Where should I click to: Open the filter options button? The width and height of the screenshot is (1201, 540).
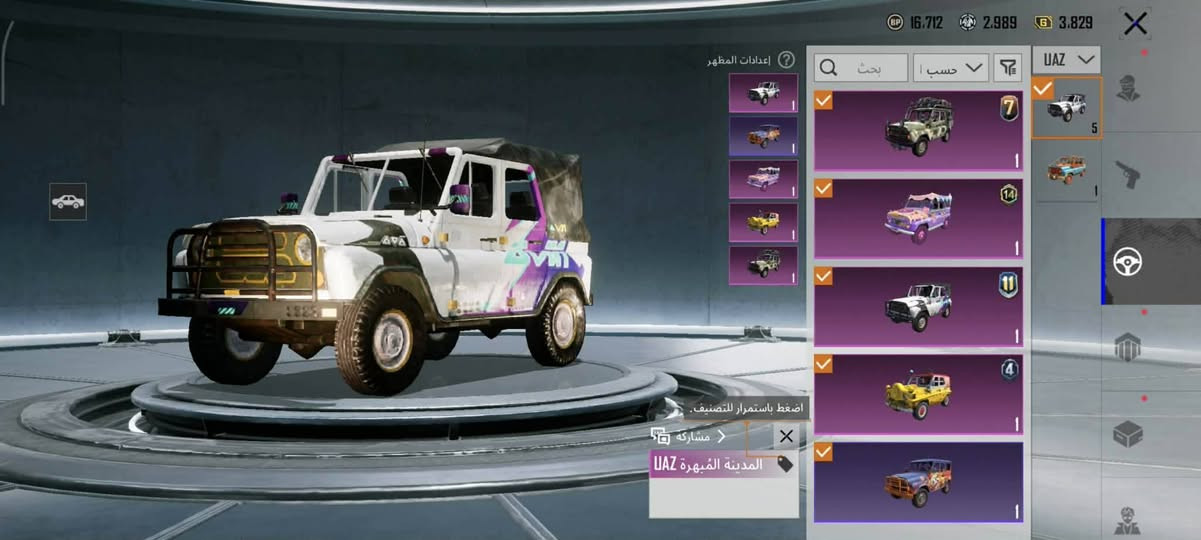(x=1008, y=68)
